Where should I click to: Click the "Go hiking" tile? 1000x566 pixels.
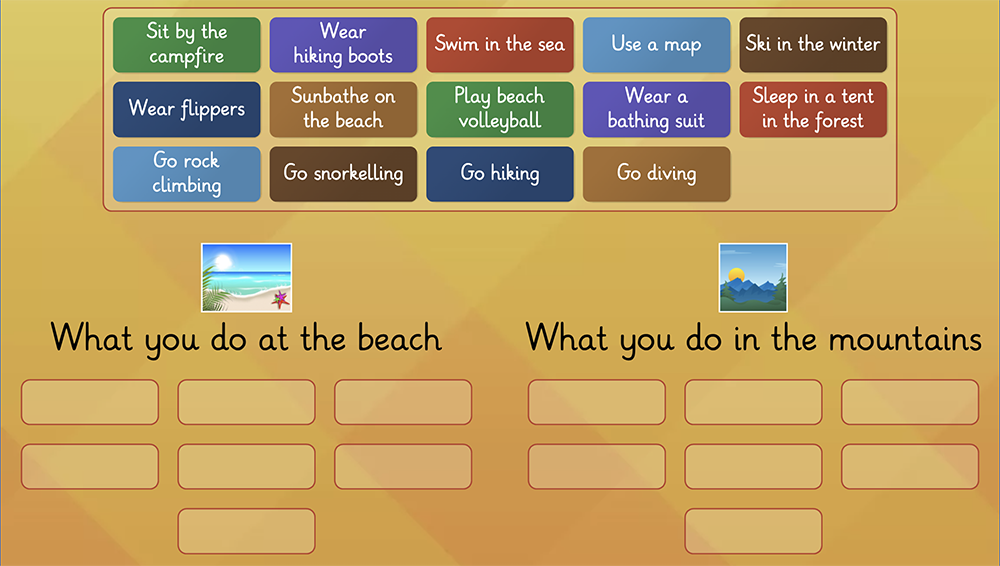coord(500,174)
